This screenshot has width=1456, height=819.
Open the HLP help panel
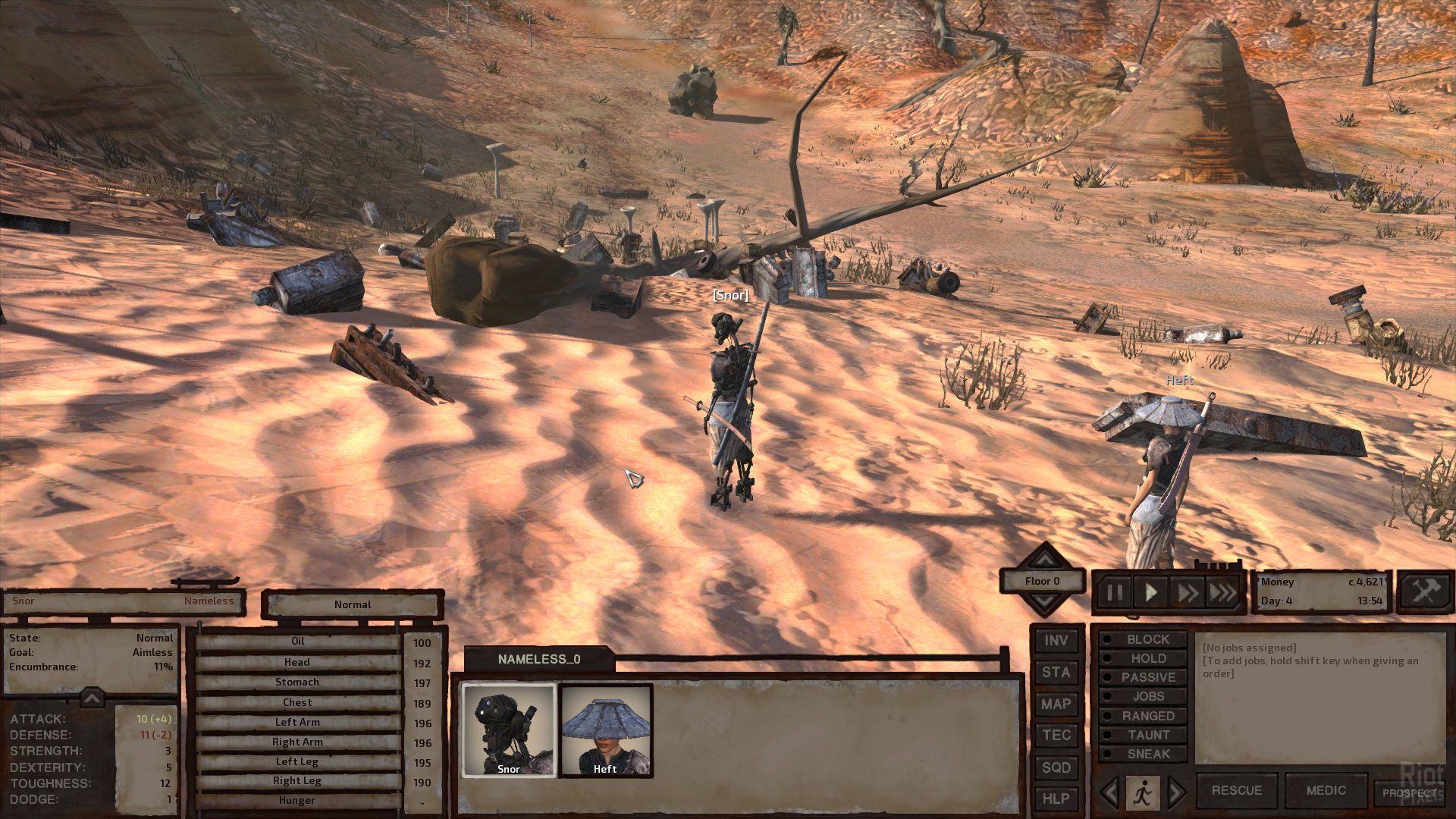click(x=1056, y=799)
